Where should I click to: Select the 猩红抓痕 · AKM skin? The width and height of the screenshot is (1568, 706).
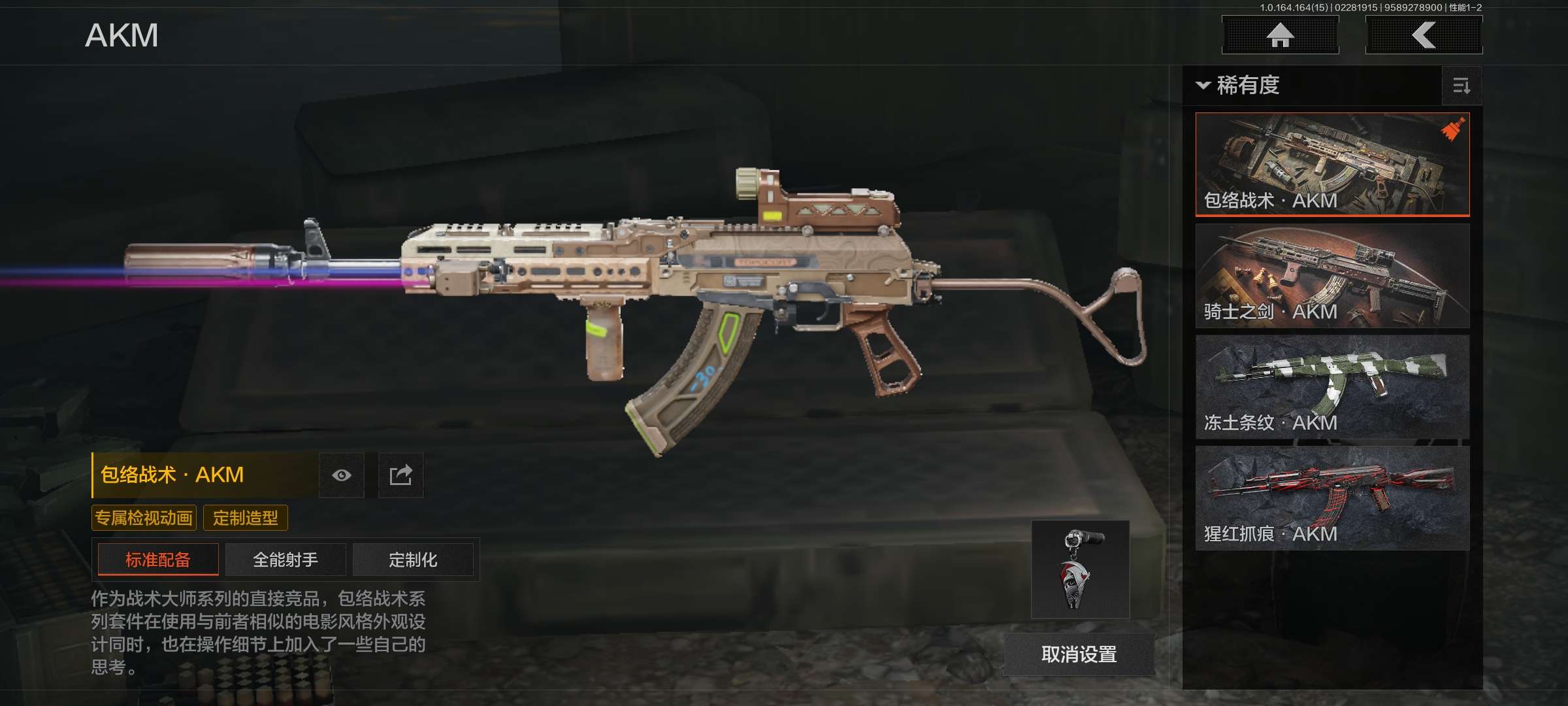pos(1332,497)
